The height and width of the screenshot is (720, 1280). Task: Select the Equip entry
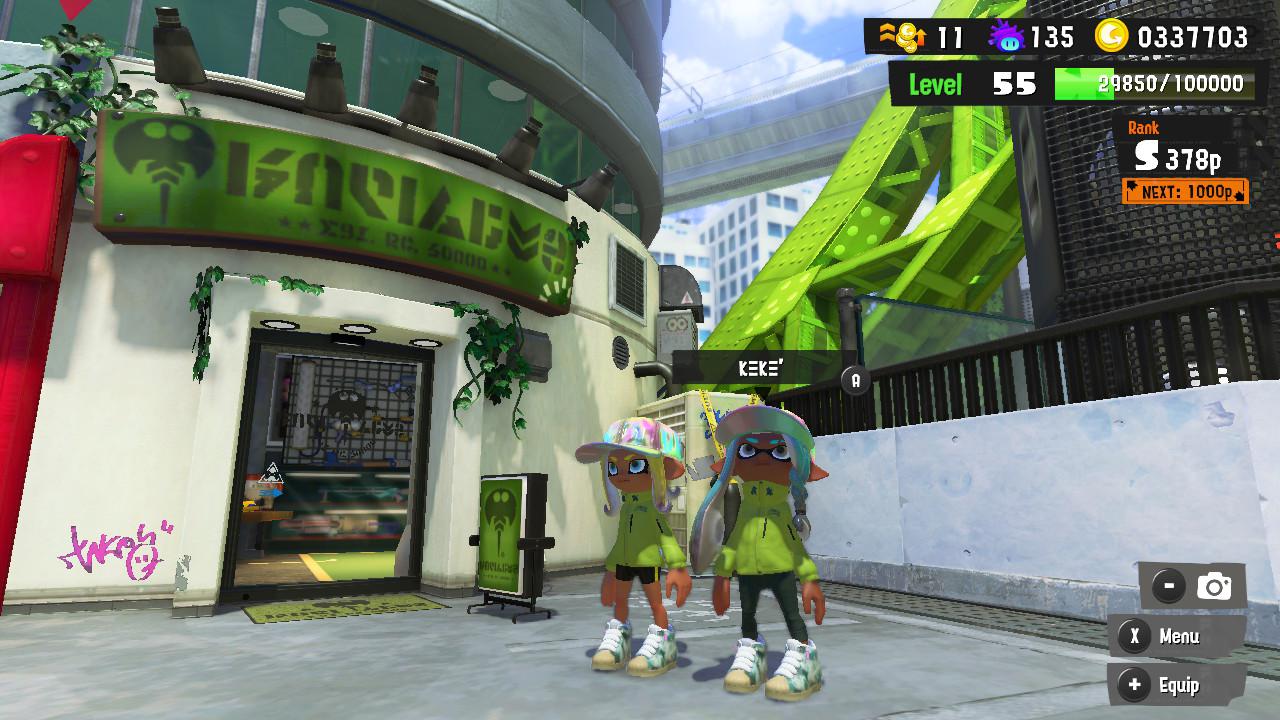pos(1178,686)
